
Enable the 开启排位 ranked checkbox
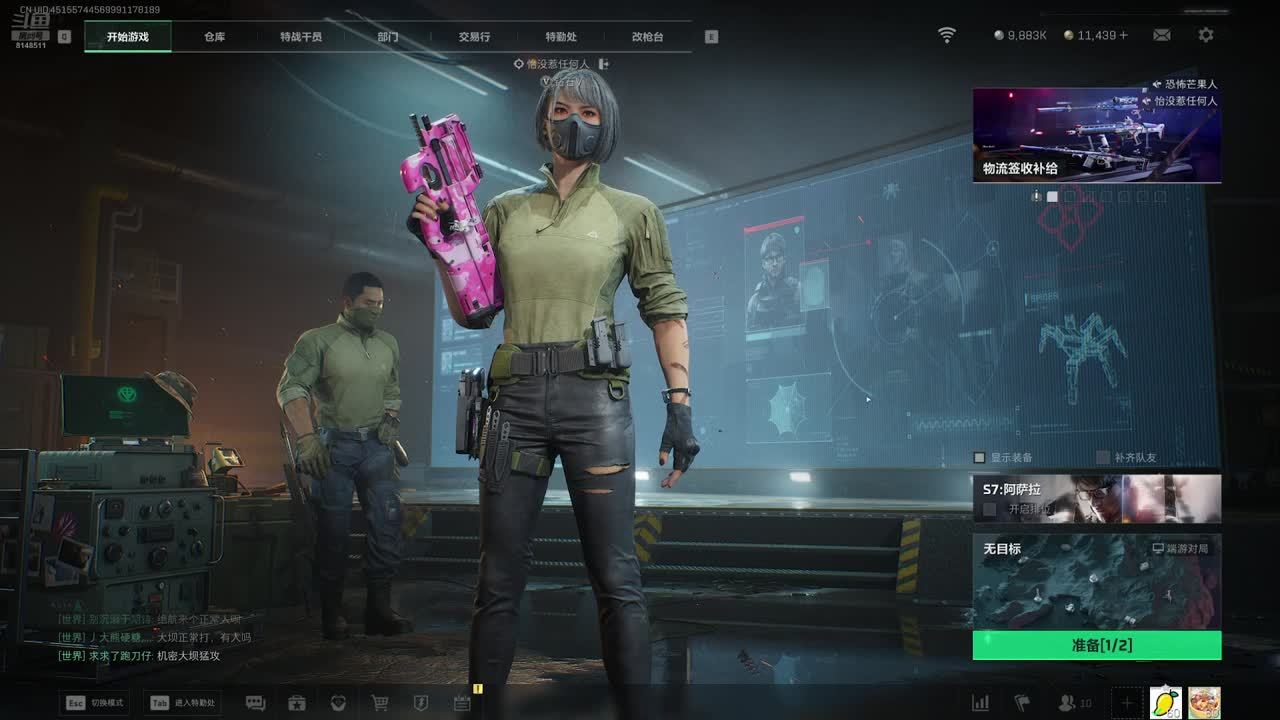tap(989, 509)
